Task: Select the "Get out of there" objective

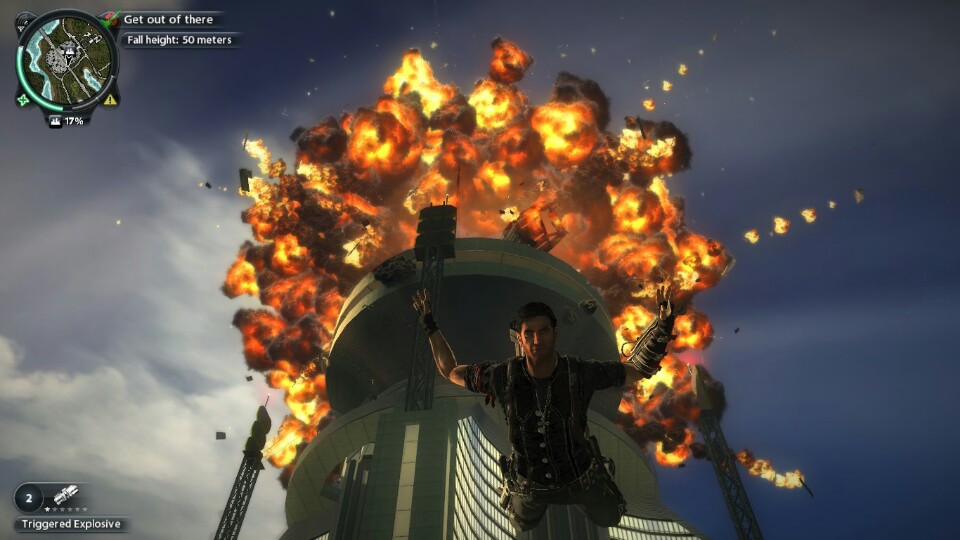Action: coord(168,19)
